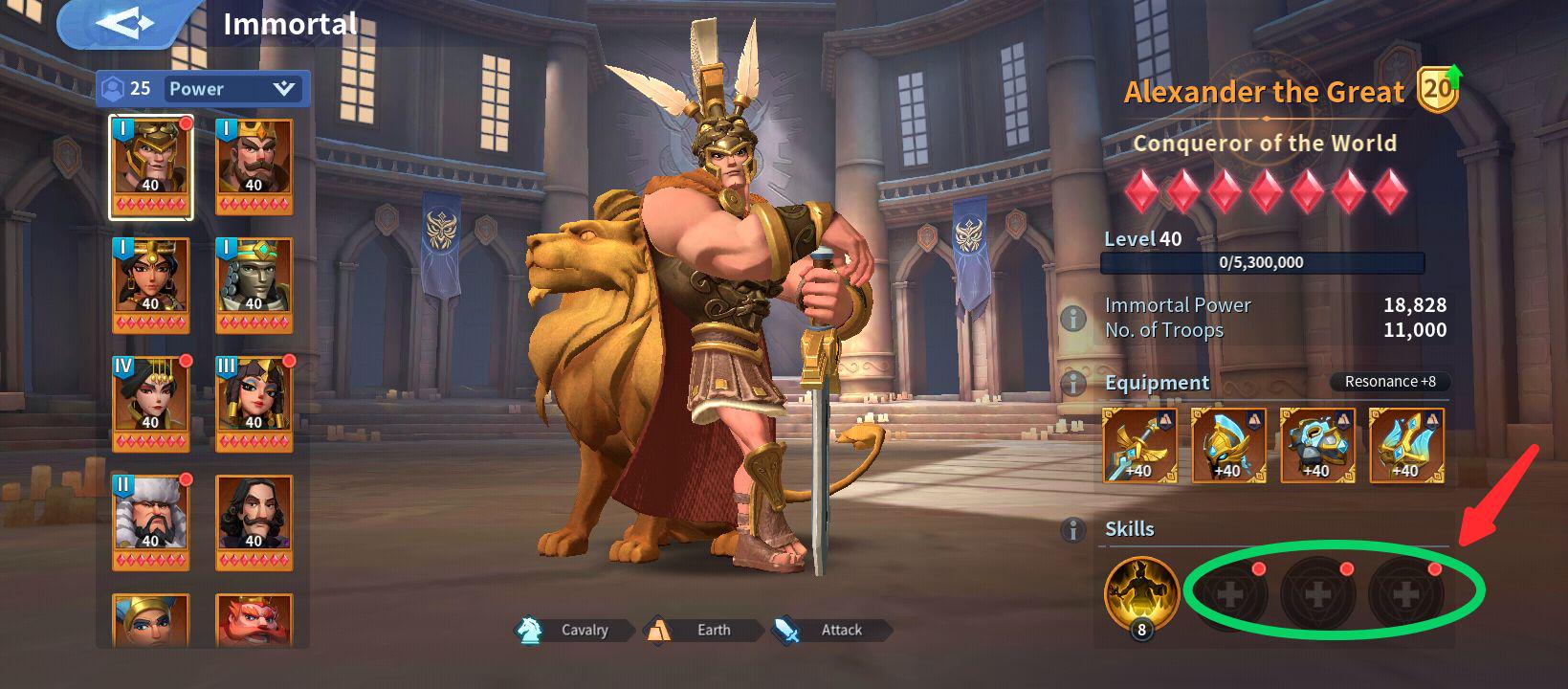Screen dimensions: 1568x689
Task: Show Resonance +8 details
Action: click(x=1389, y=382)
